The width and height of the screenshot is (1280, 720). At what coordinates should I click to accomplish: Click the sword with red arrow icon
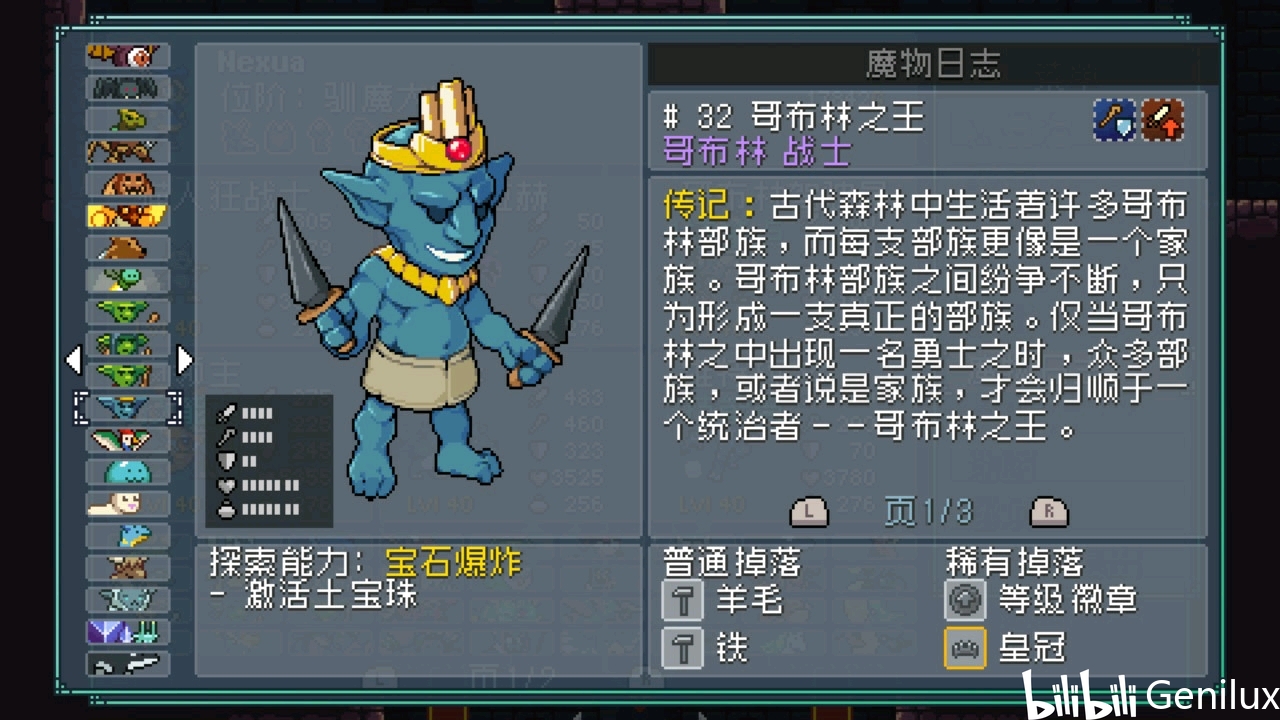(1164, 121)
